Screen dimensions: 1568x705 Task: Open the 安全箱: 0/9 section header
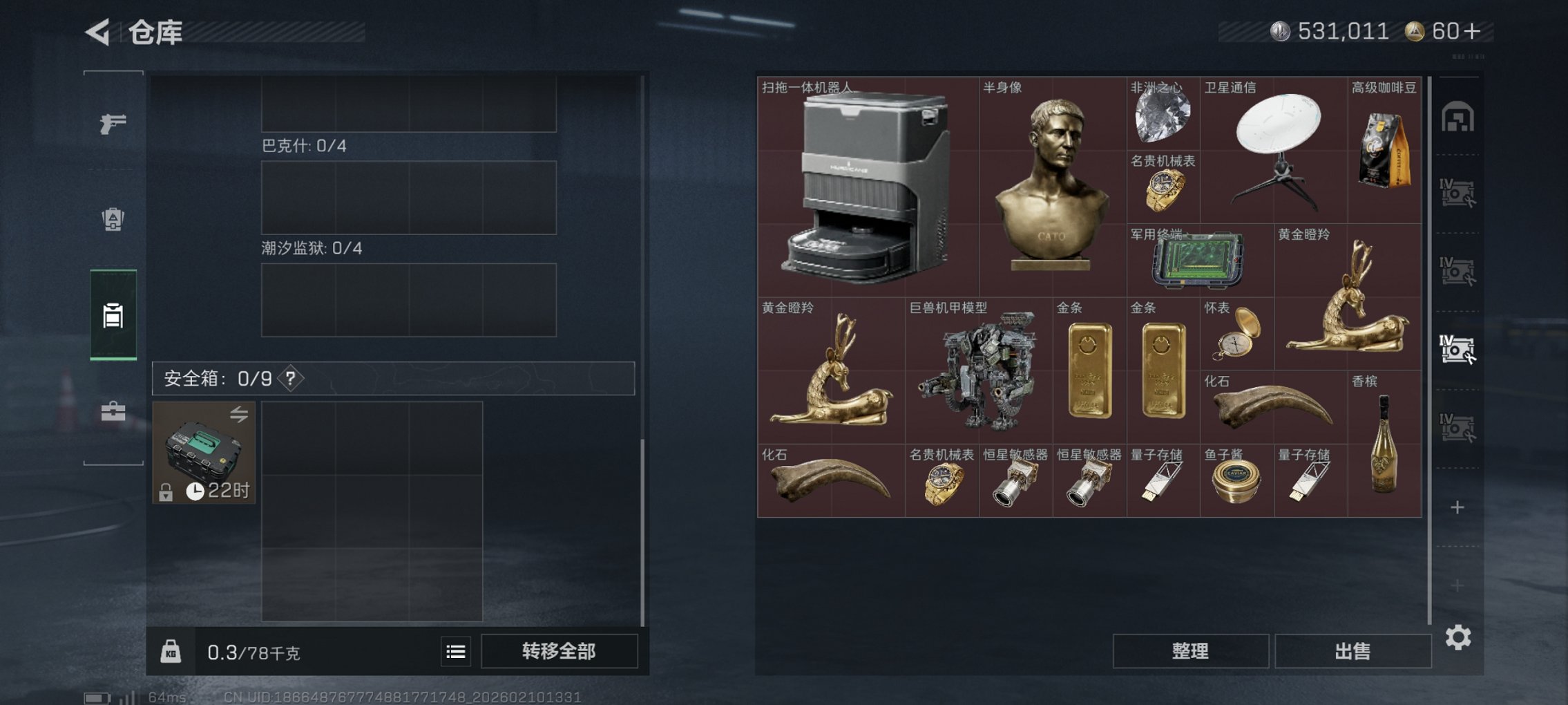click(214, 379)
